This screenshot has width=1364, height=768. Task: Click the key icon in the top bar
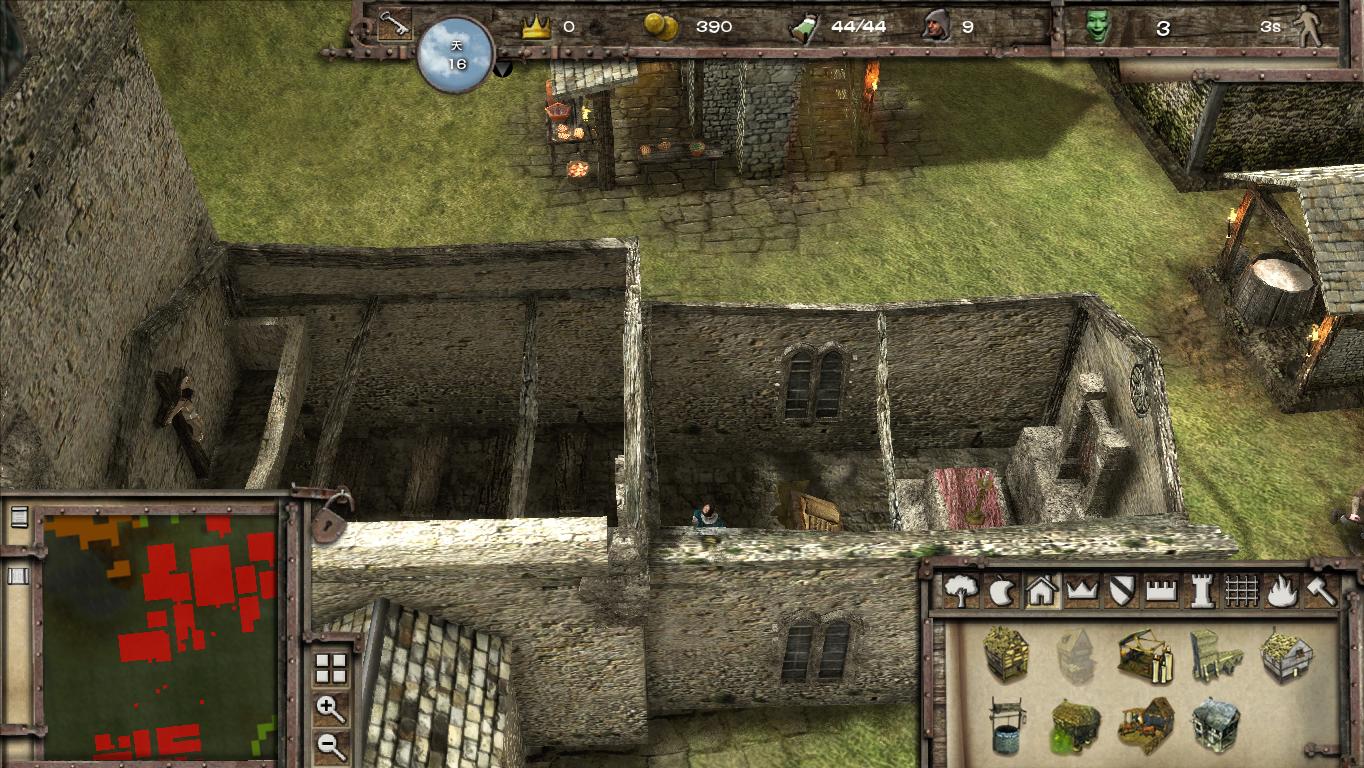[394, 25]
